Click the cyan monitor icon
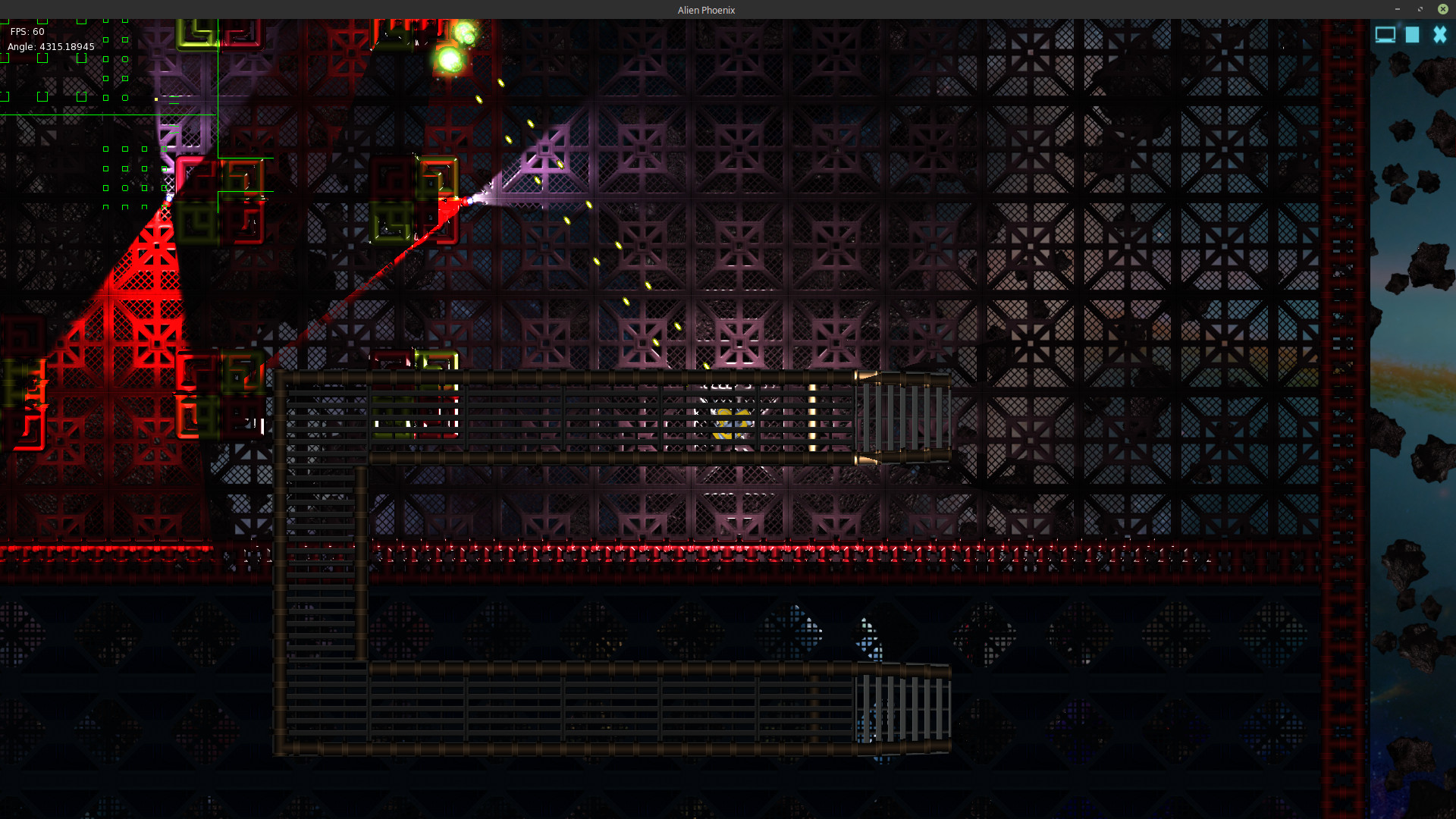This screenshot has height=819, width=1456. click(x=1385, y=35)
